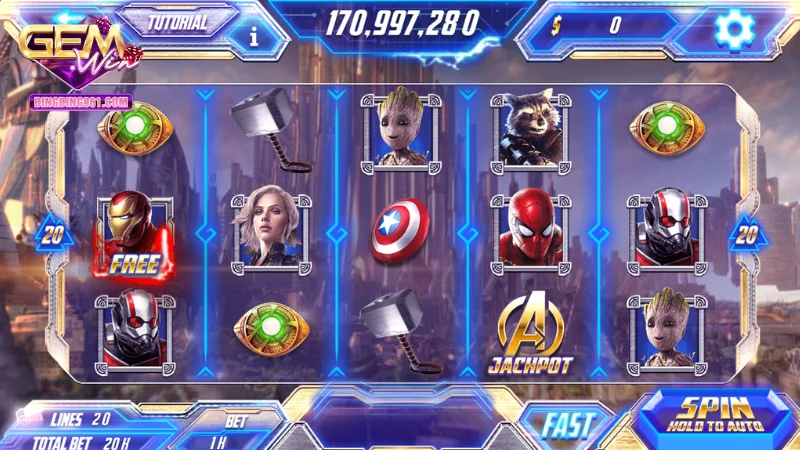The width and height of the screenshot is (800, 450).
Task: Open the Tutorial
Action: click(x=178, y=22)
